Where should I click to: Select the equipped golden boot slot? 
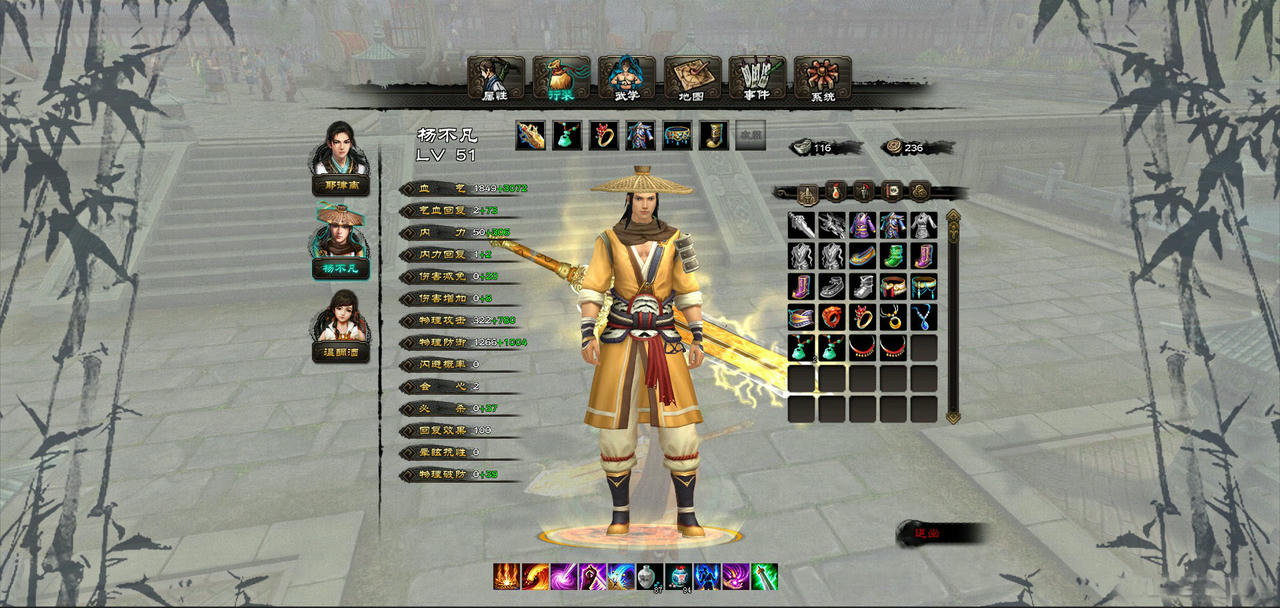(x=713, y=135)
